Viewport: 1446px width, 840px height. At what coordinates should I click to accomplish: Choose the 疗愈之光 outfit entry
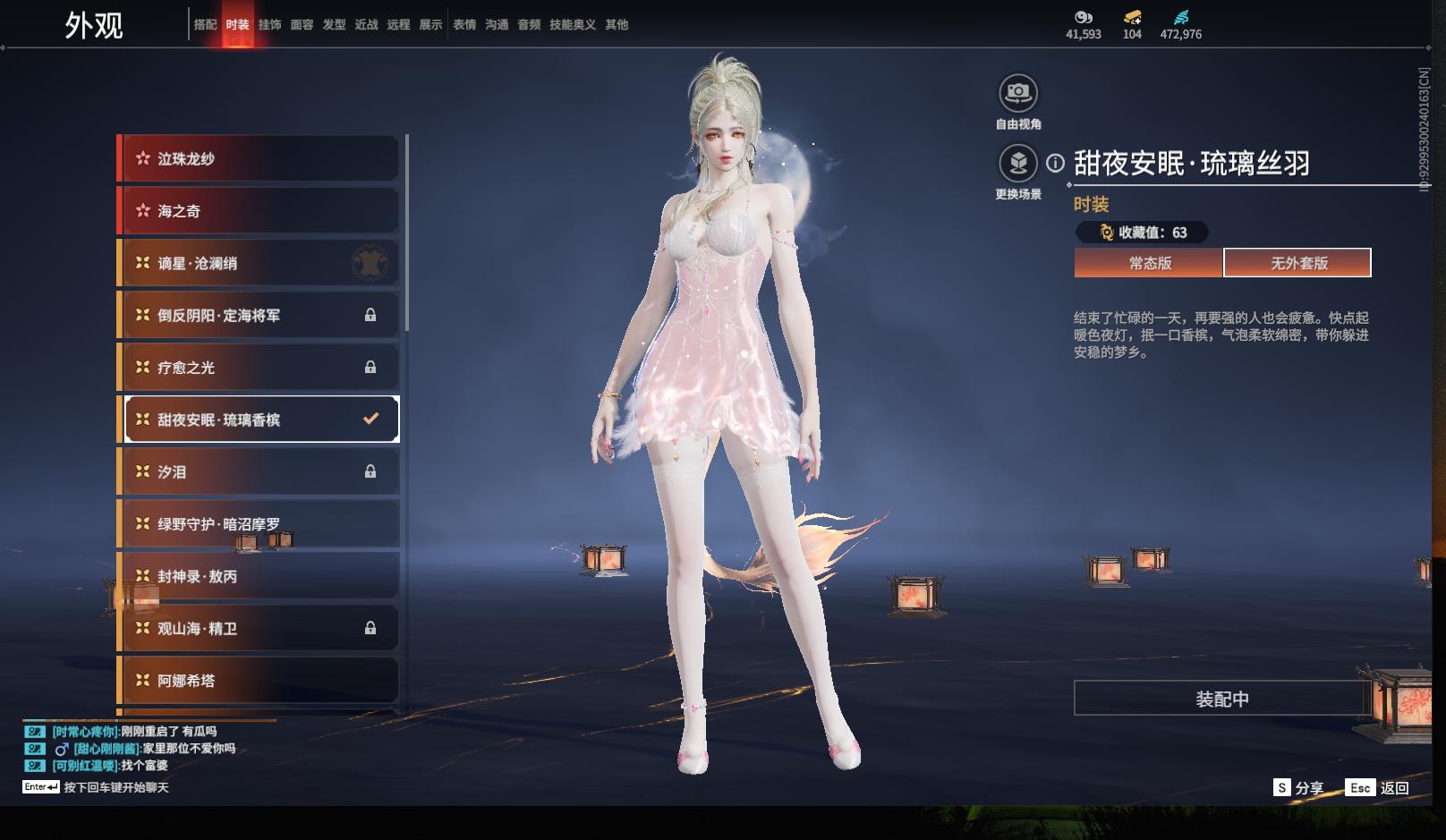click(259, 368)
